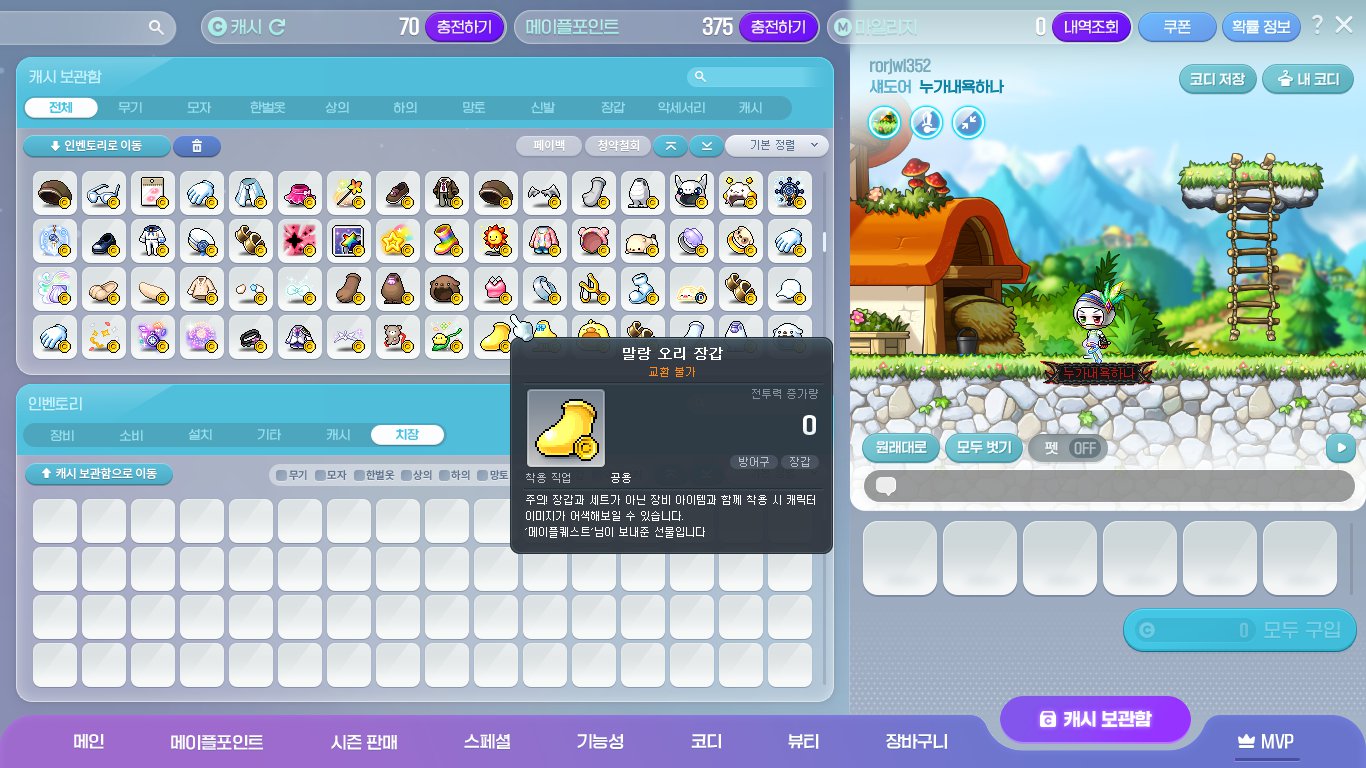The image size is (1366, 768).
Task: Click 인벤토리로 이동 to move items
Action: (x=98, y=146)
